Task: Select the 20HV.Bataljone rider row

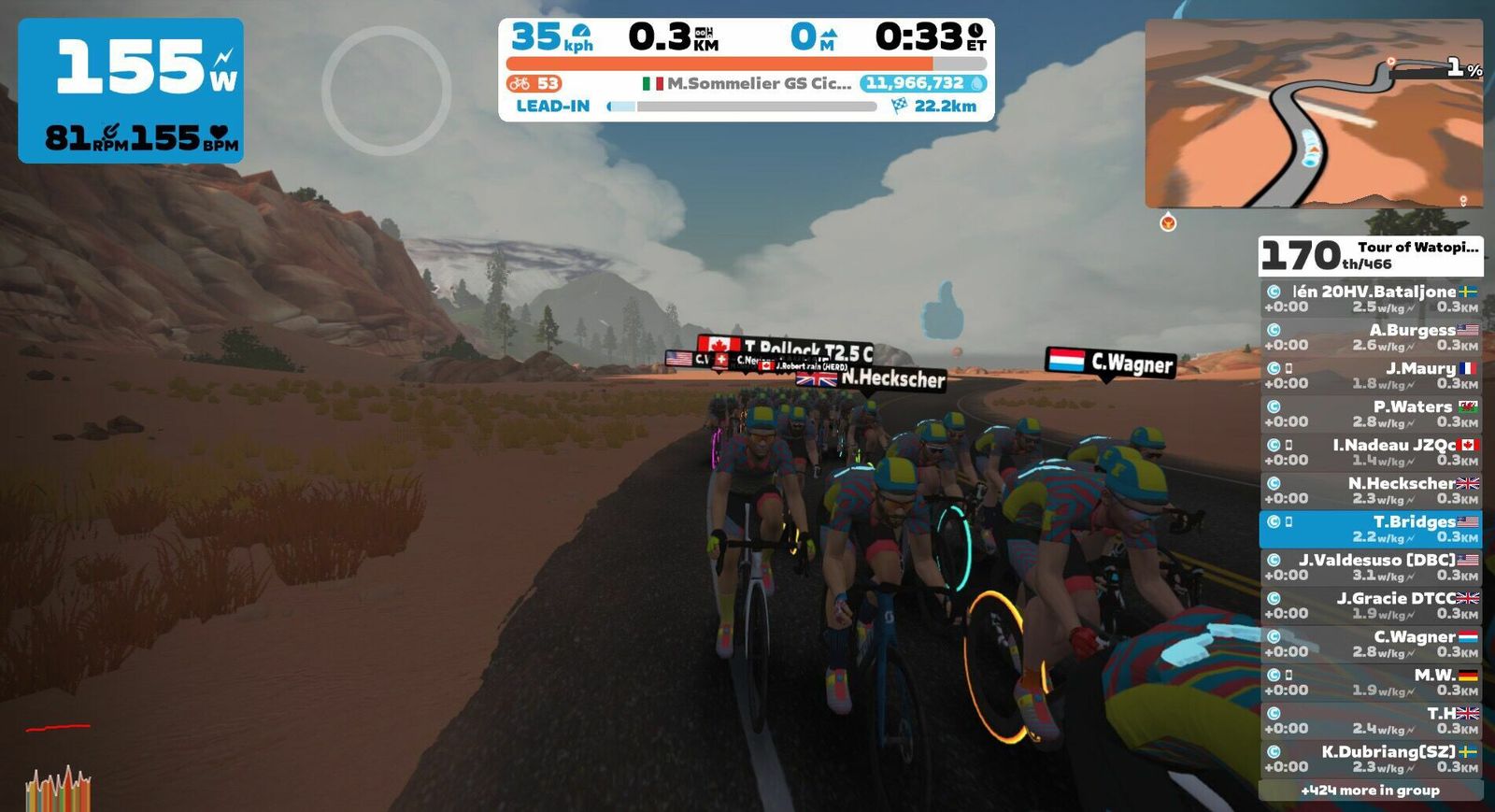Action: coord(1371,299)
